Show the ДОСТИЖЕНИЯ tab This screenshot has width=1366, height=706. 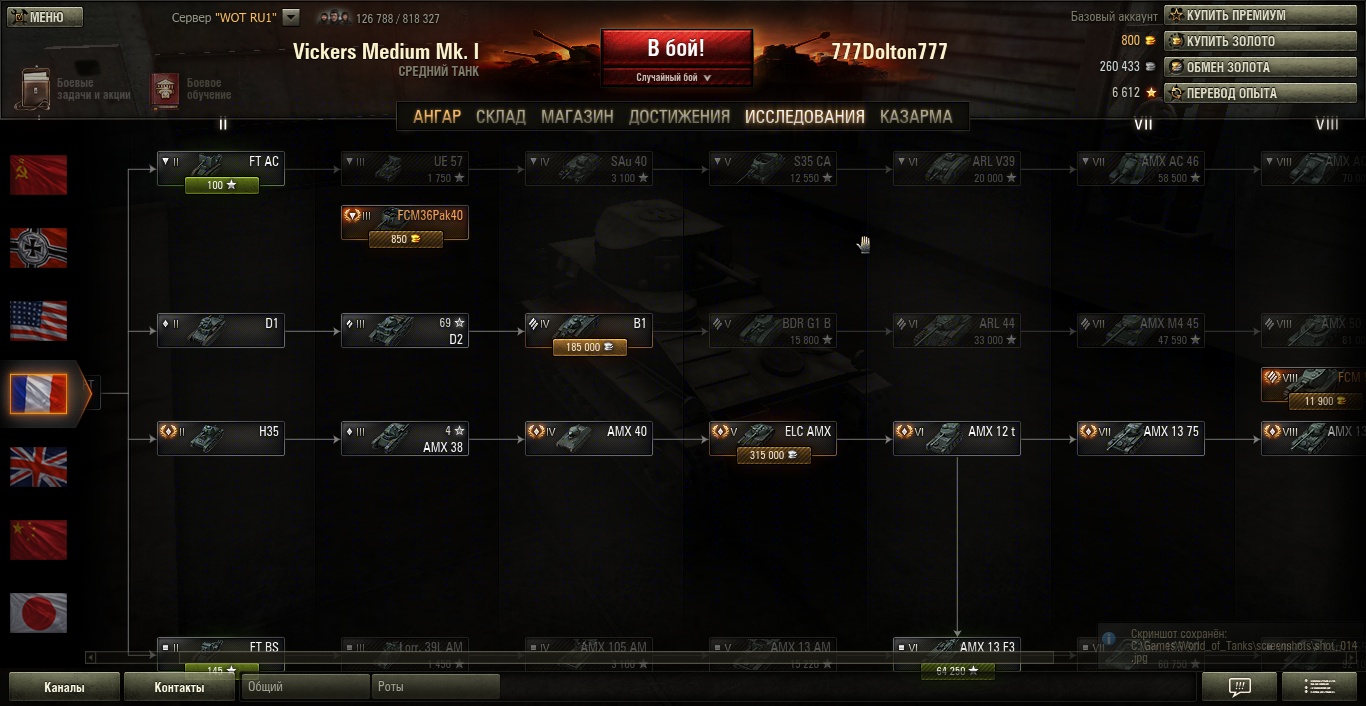click(679, 116)
